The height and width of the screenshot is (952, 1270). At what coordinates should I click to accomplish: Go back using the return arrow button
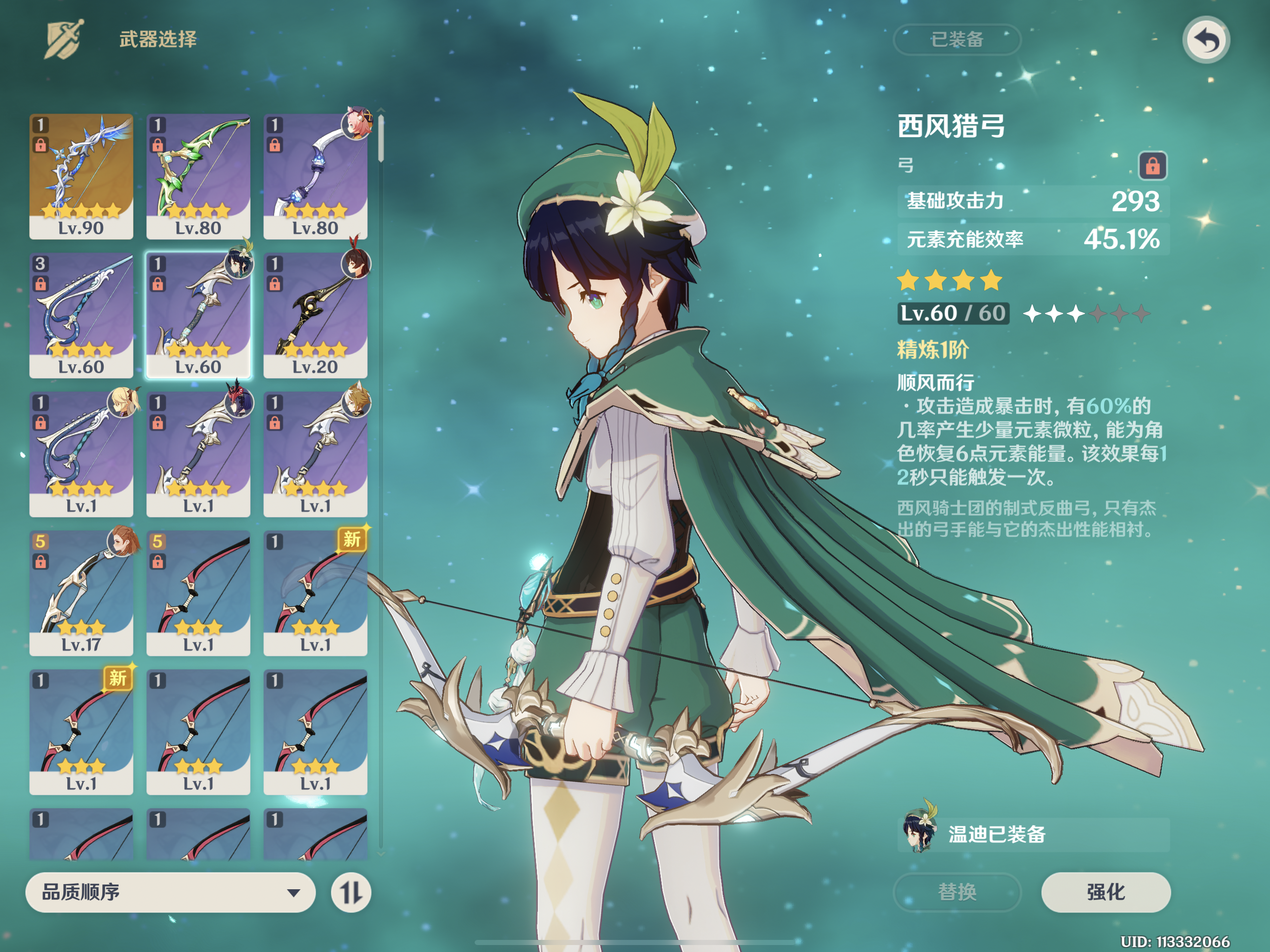[1206, 40]
